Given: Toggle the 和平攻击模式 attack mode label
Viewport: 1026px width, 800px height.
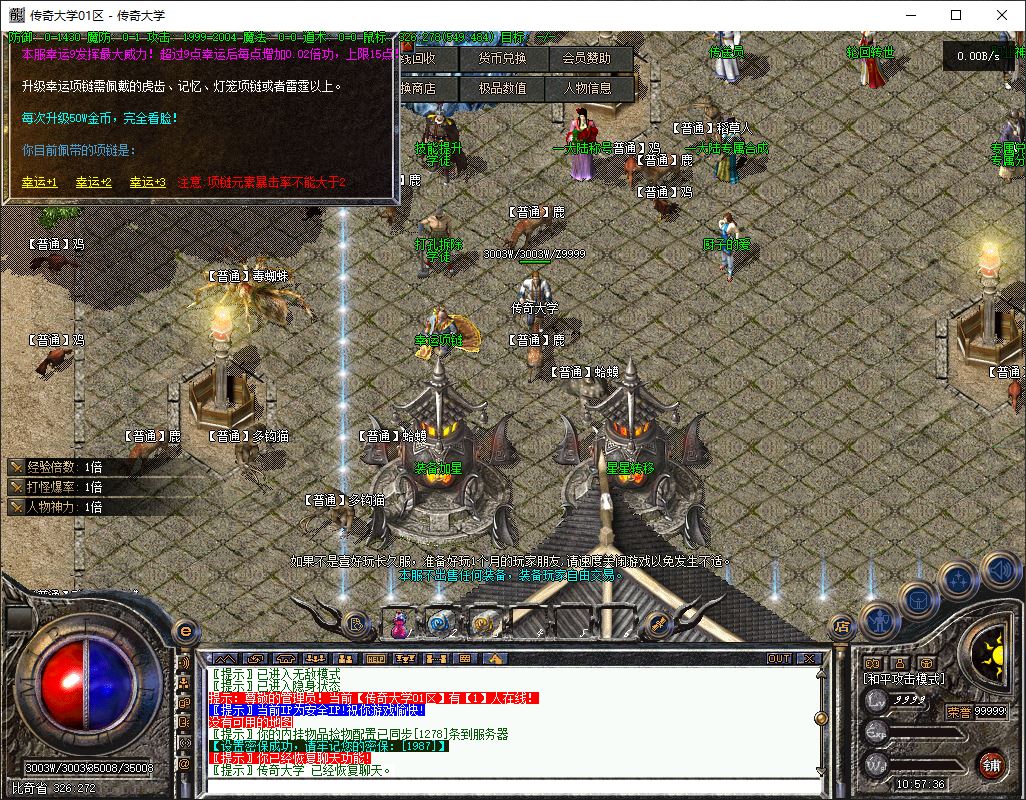Looking at the screenshot, I should tap(903, 679).
